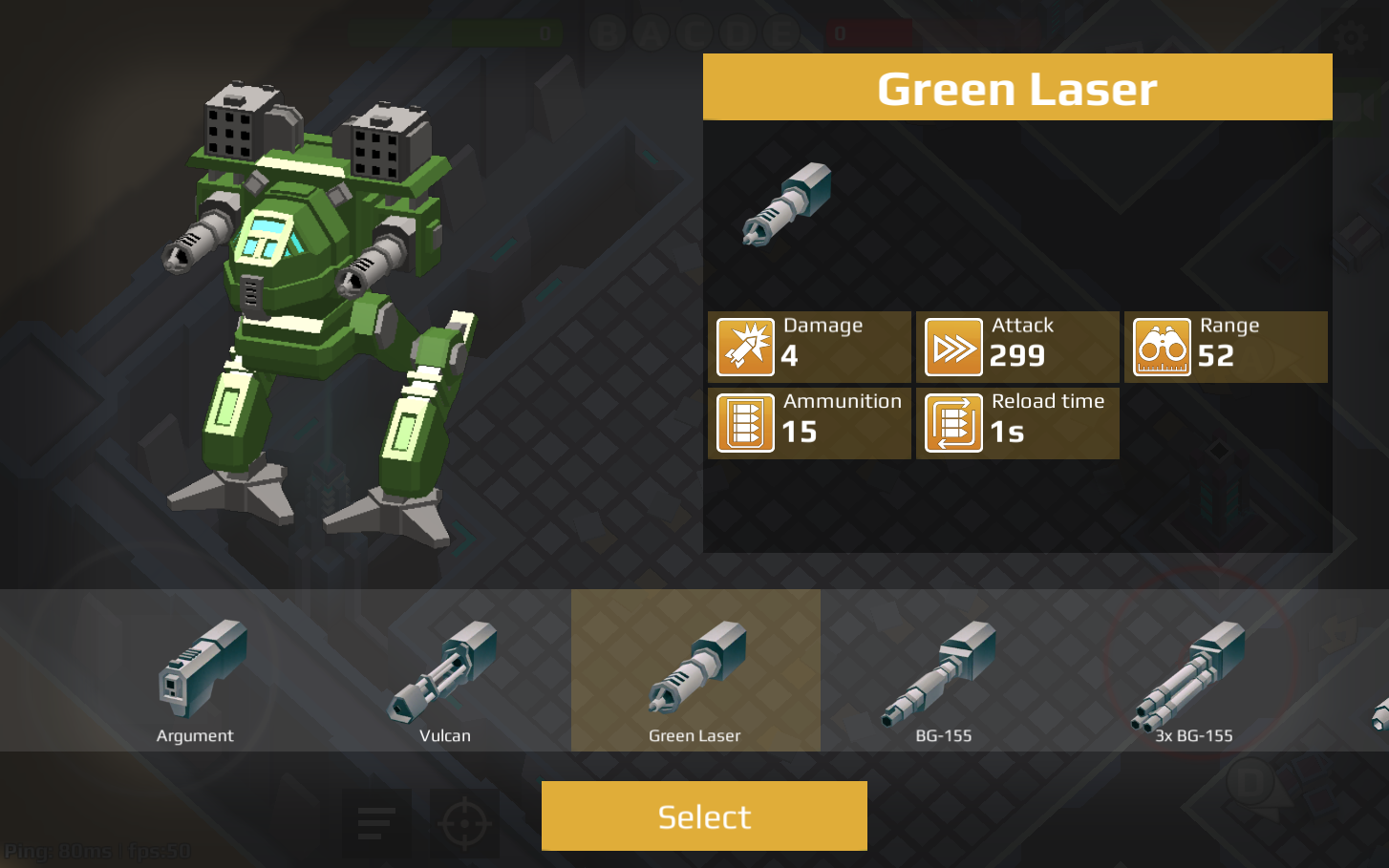Click the Green Laser preview image in panel
The height and width of the screenshot is (868, 1389).
785,205
